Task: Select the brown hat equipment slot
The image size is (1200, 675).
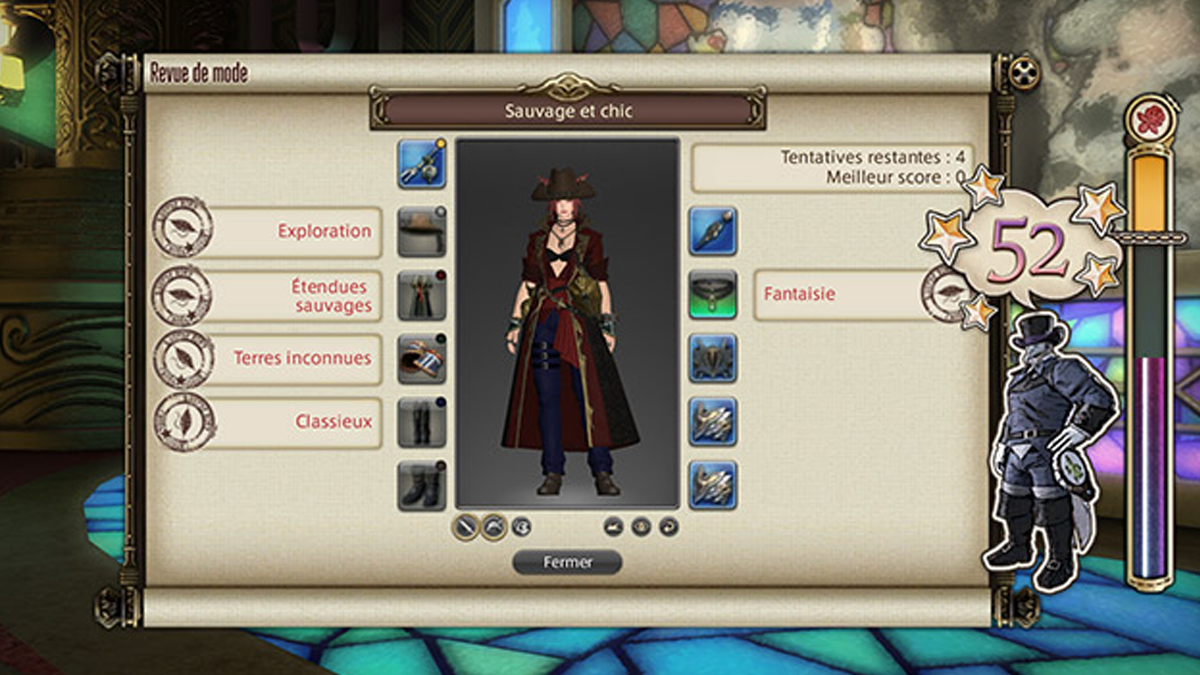Action: (x=422, y=231)
